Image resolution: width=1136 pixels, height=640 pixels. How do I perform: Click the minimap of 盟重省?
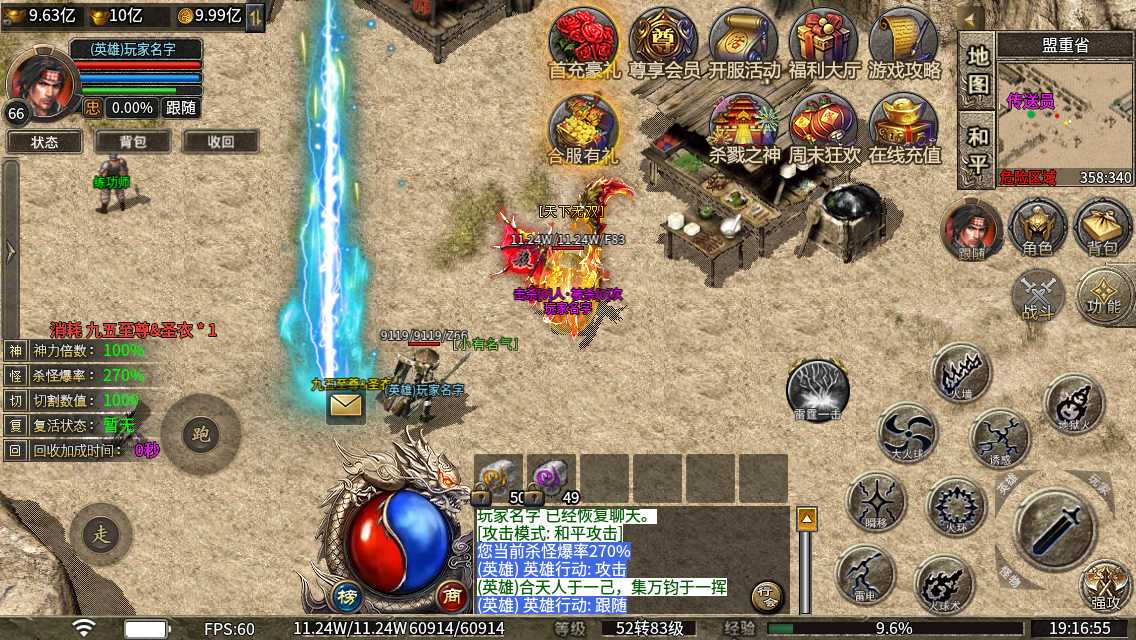pos(1065,118)
